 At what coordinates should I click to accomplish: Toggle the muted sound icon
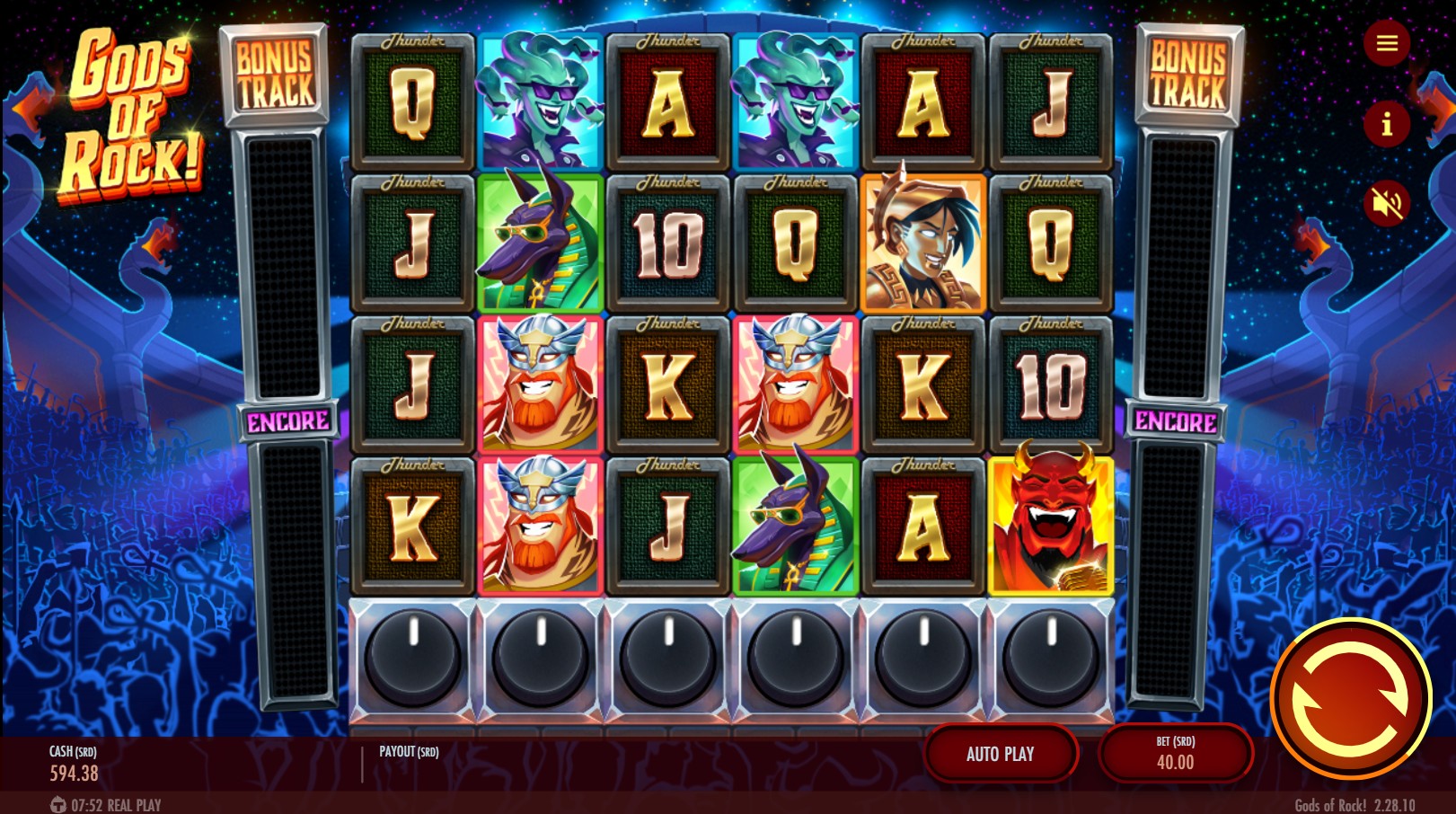click(1386, 204)
